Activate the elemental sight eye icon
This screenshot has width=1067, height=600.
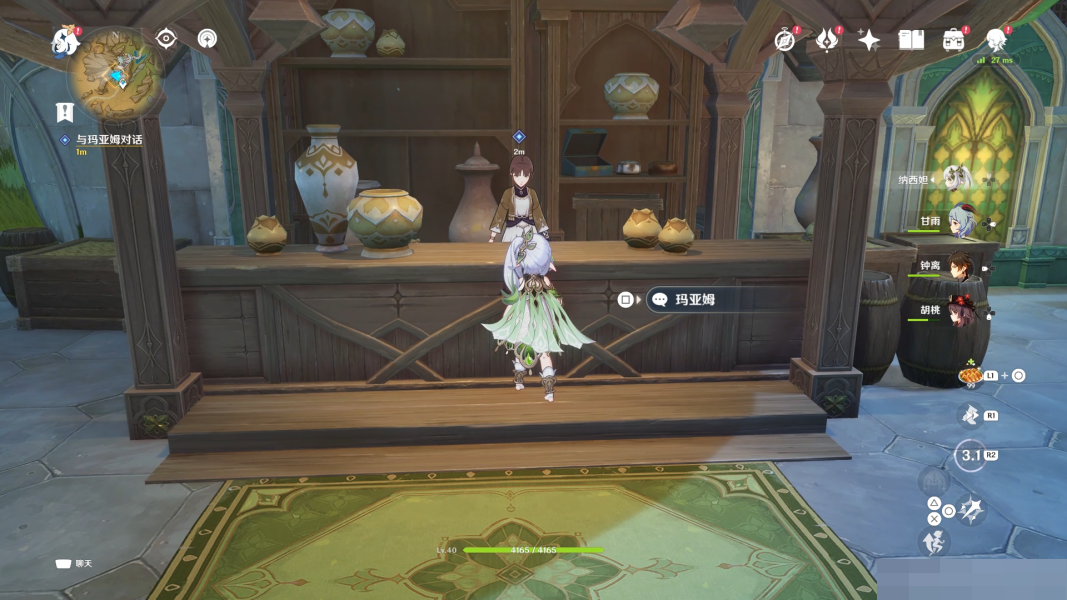pyautogui.click(x=166, y=39)
